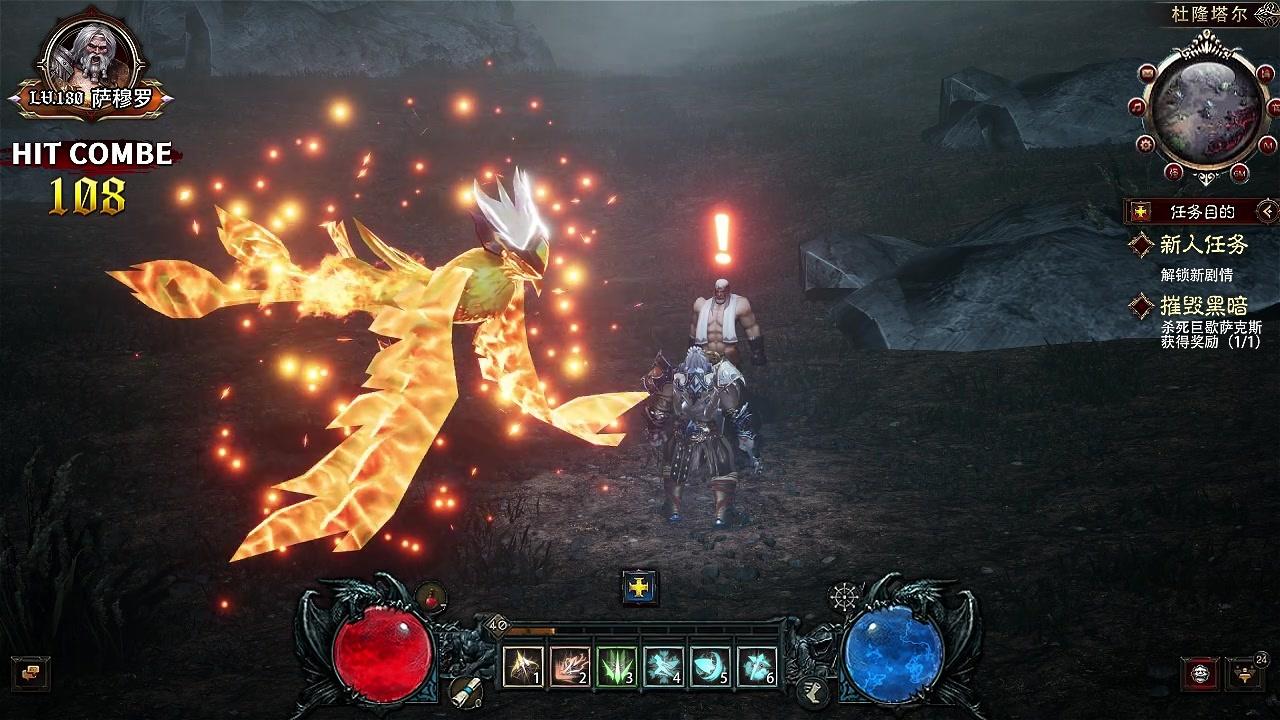
Task: Select the 新人任务 quest entry
Action: (x=1203, y=245)
